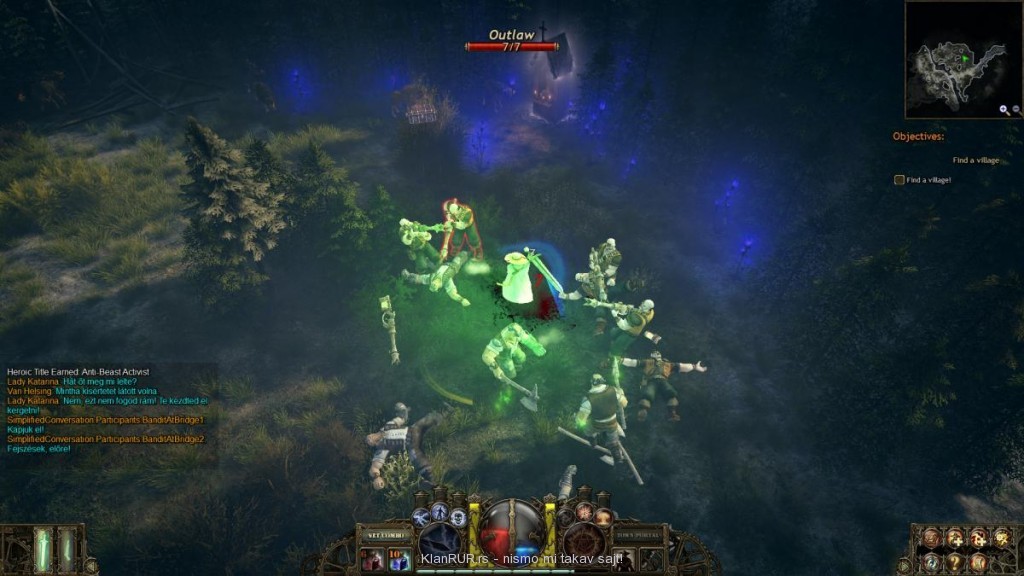Screen dimensions: 1024x576
Task: Open the question mark help button
Action: coord(954,563)
